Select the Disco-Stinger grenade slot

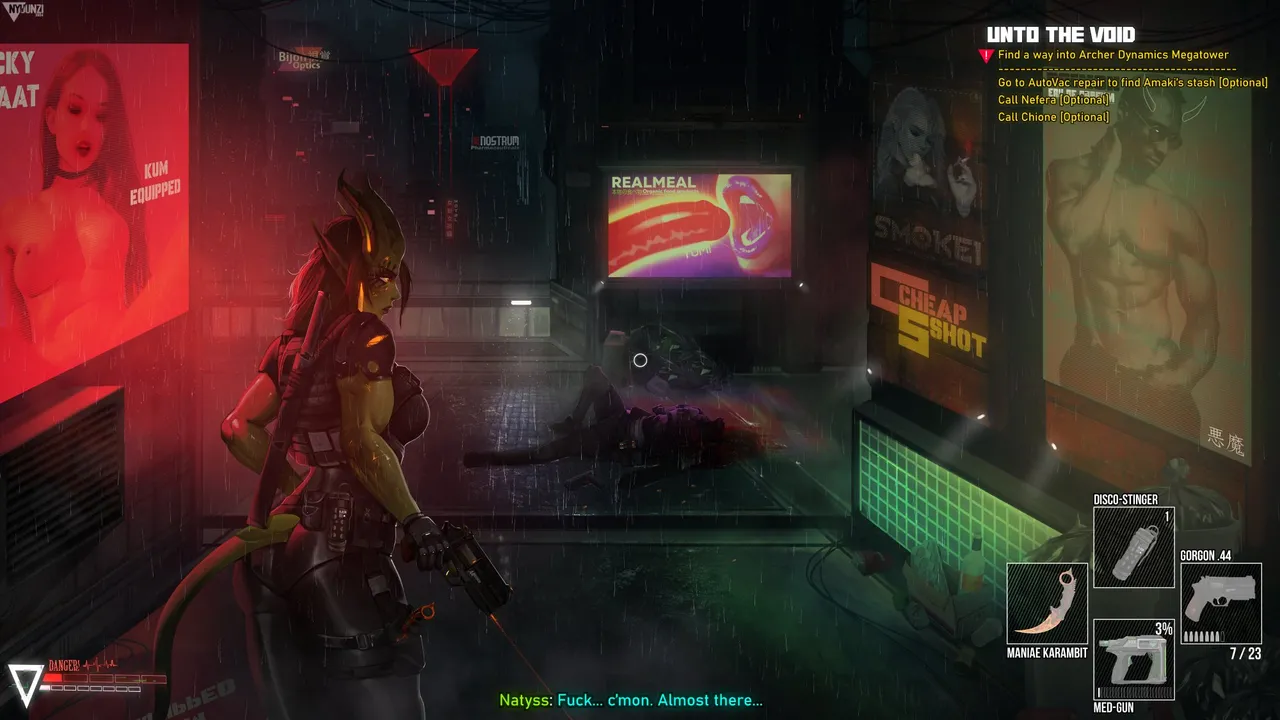[x=1133, y=547]
